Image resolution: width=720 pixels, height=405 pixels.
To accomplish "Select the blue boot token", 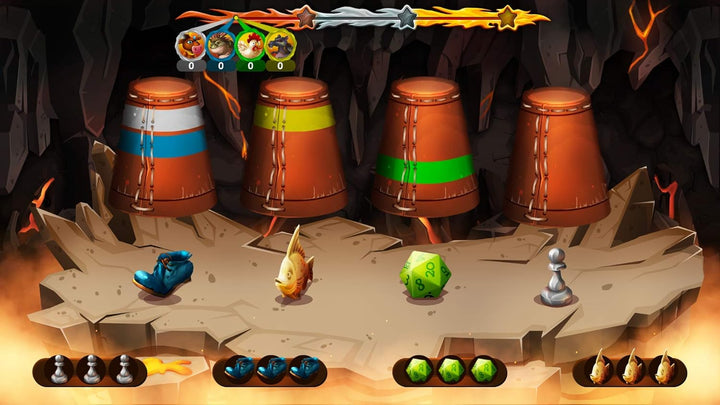I will point(162,273).
